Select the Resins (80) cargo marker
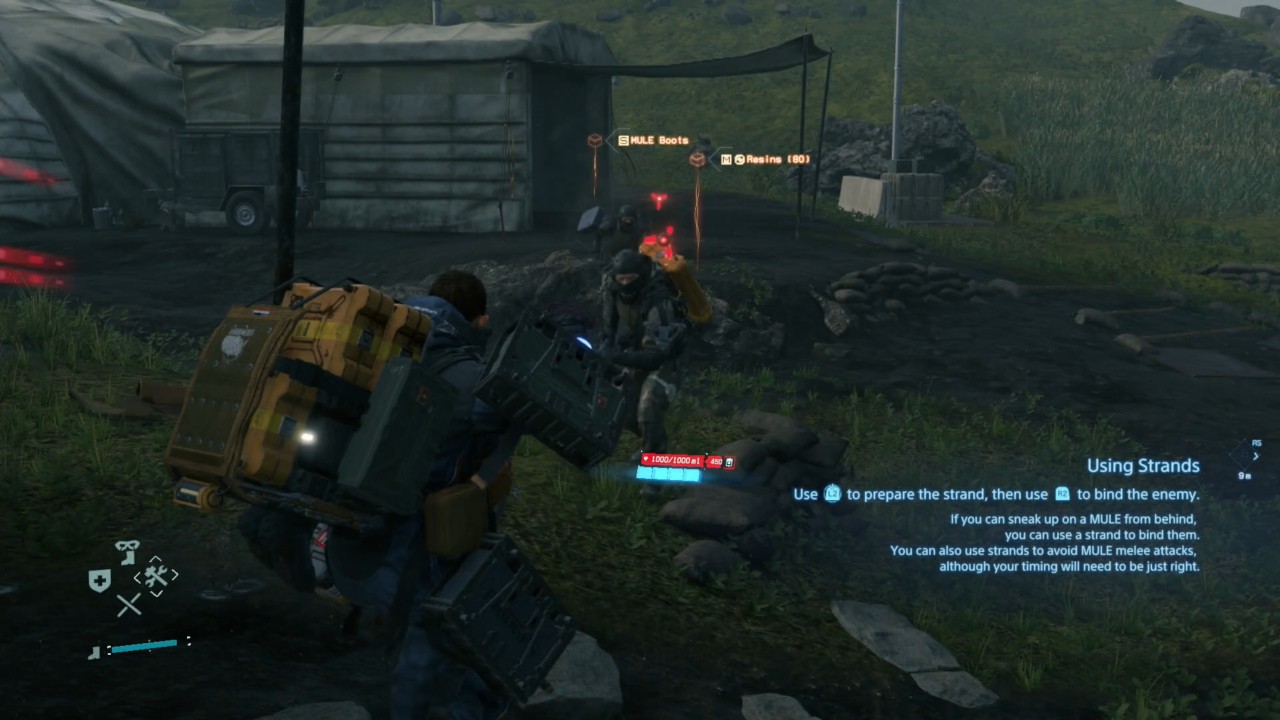1280x720 pixels. [x=697, y=159]
